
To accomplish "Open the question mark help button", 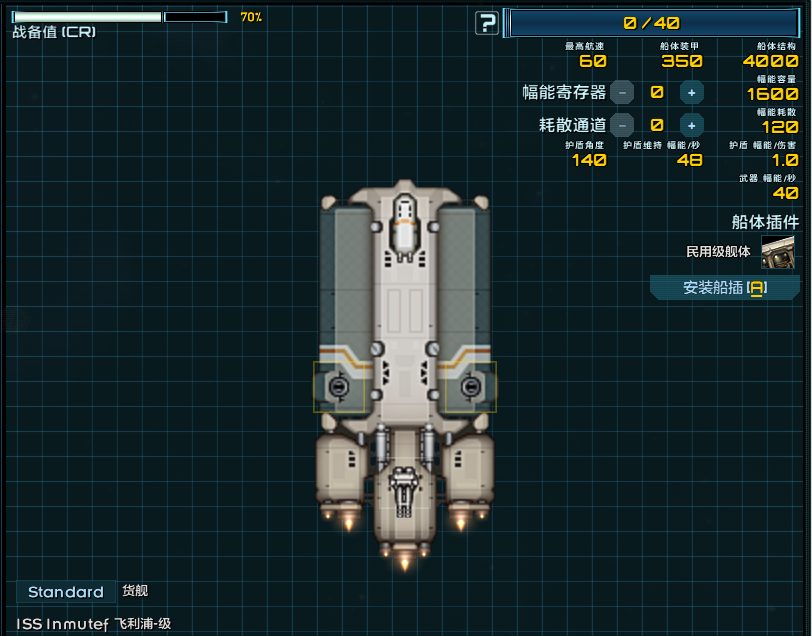I will (x=487, y=23).
